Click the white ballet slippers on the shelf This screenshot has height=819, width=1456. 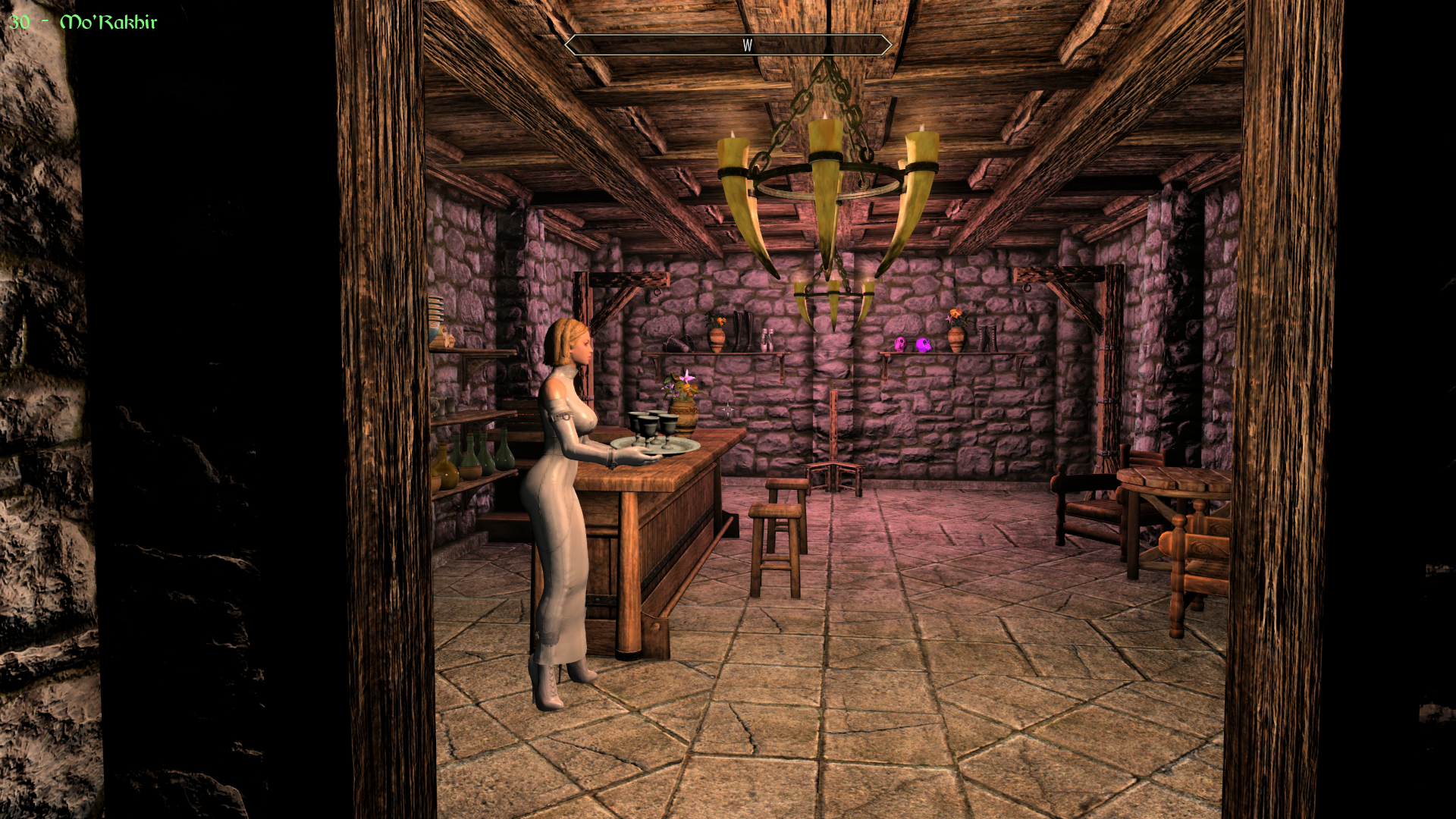click(x=768, y=340)
